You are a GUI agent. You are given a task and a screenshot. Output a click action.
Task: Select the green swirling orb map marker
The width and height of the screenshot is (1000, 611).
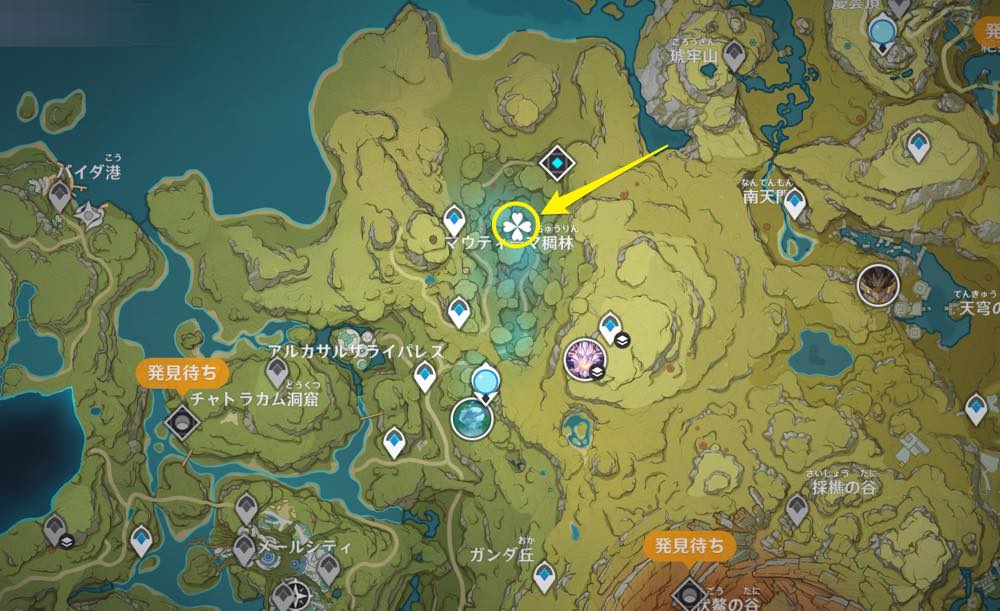coord(469,418)
